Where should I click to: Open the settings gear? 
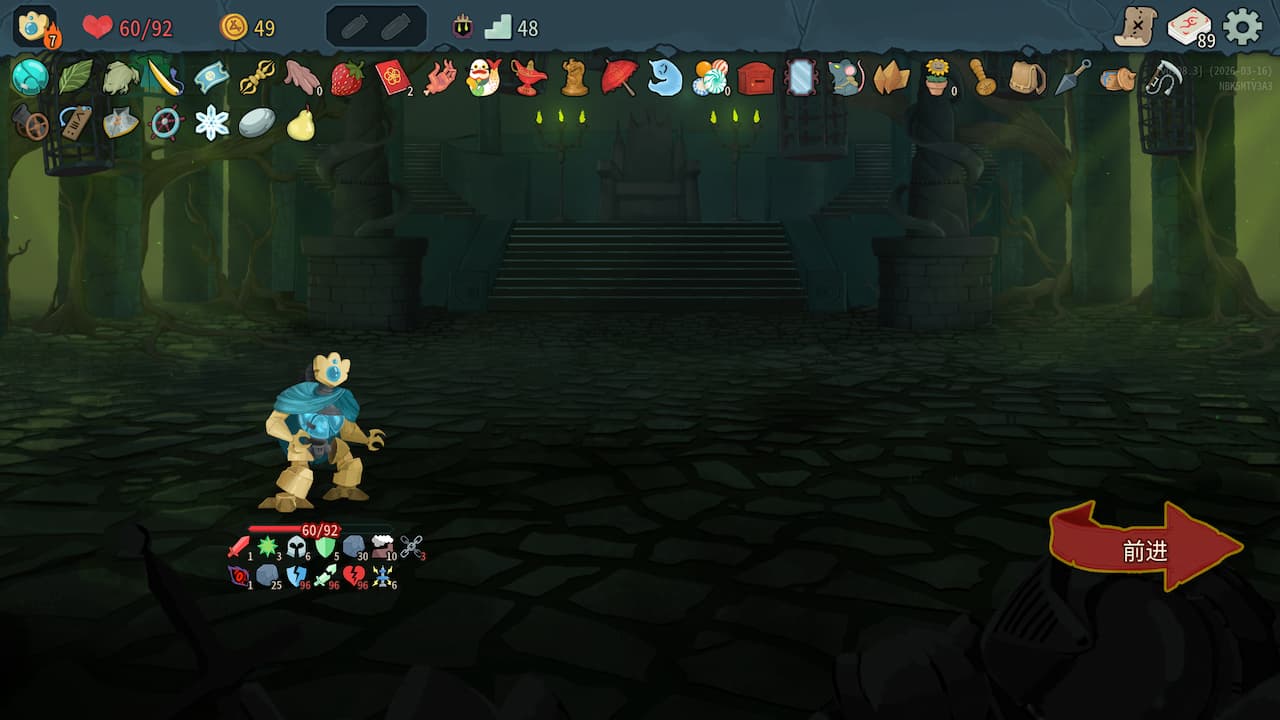click(1240, 24)
